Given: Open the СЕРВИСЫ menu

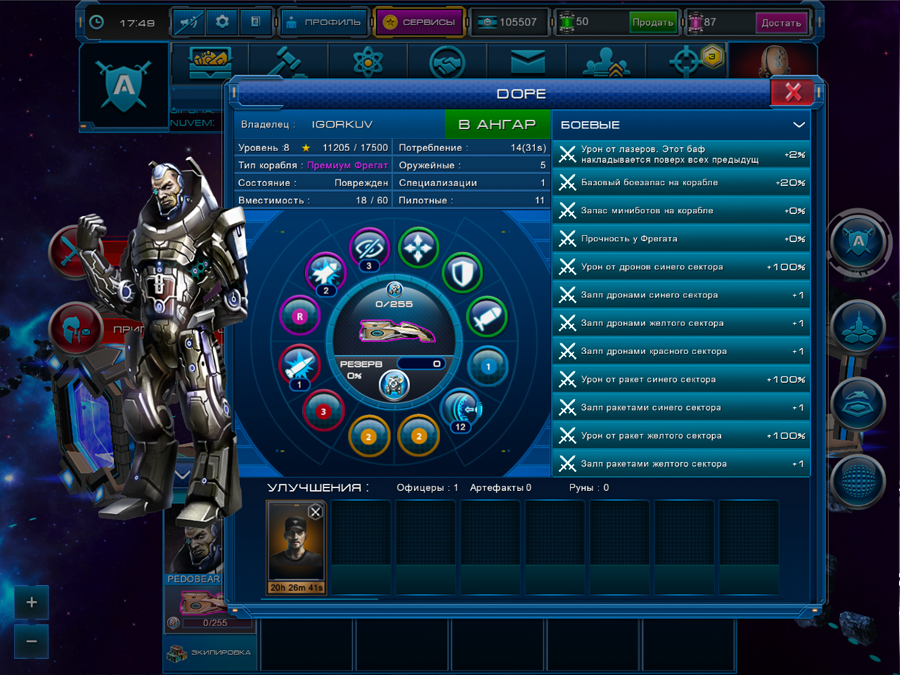Looking at the screenshot, I should tap(419, 22).
